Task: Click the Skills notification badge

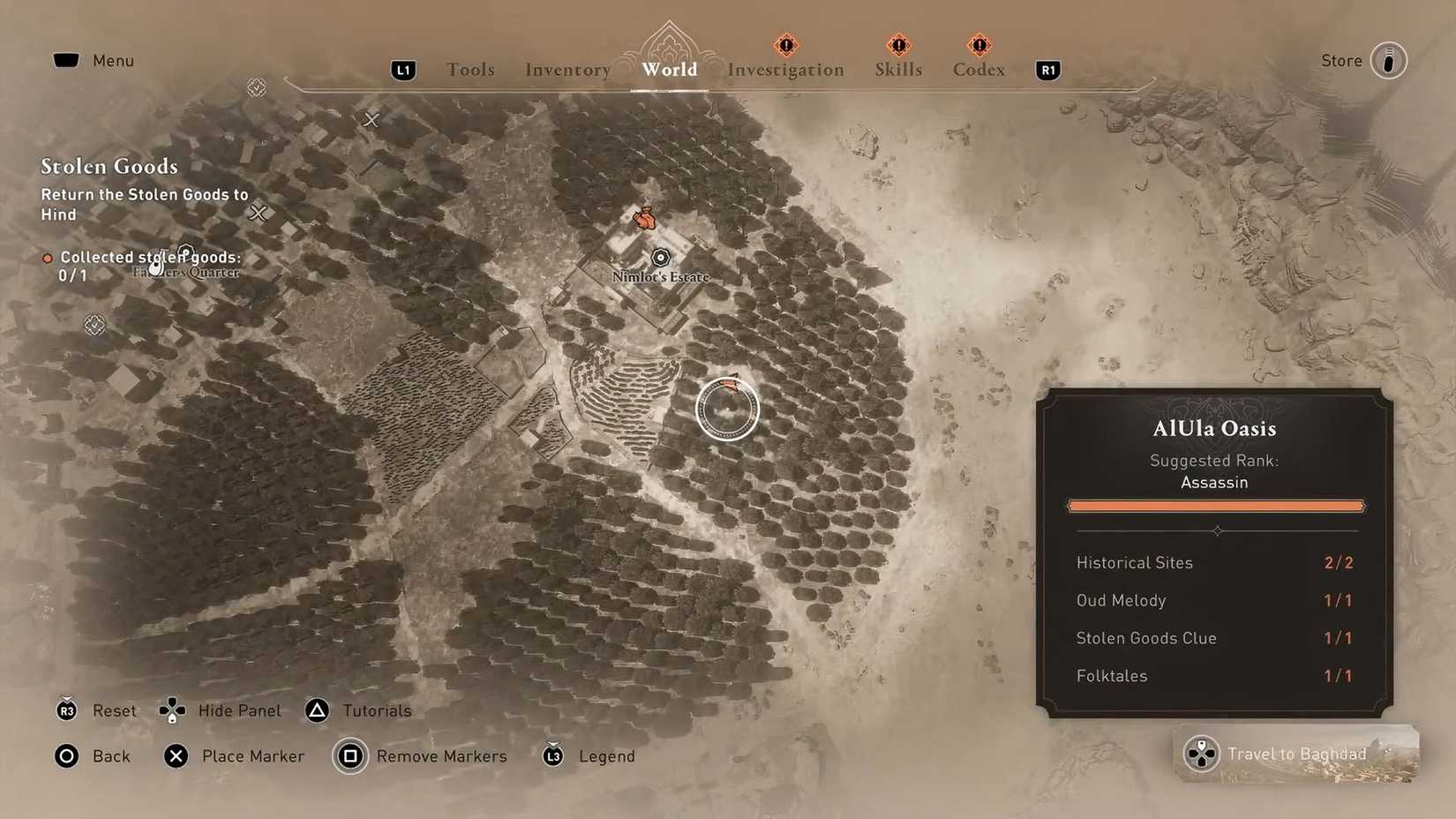Action: [x=897, y=45]
